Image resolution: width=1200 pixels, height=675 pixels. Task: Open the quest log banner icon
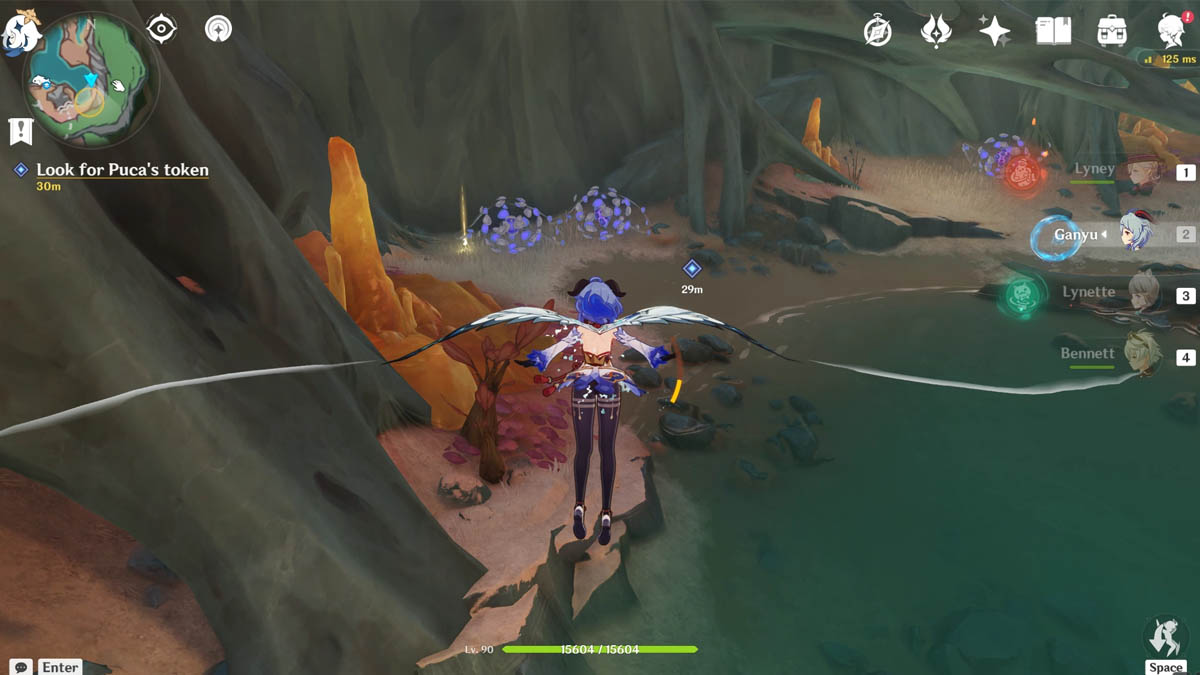20,130
